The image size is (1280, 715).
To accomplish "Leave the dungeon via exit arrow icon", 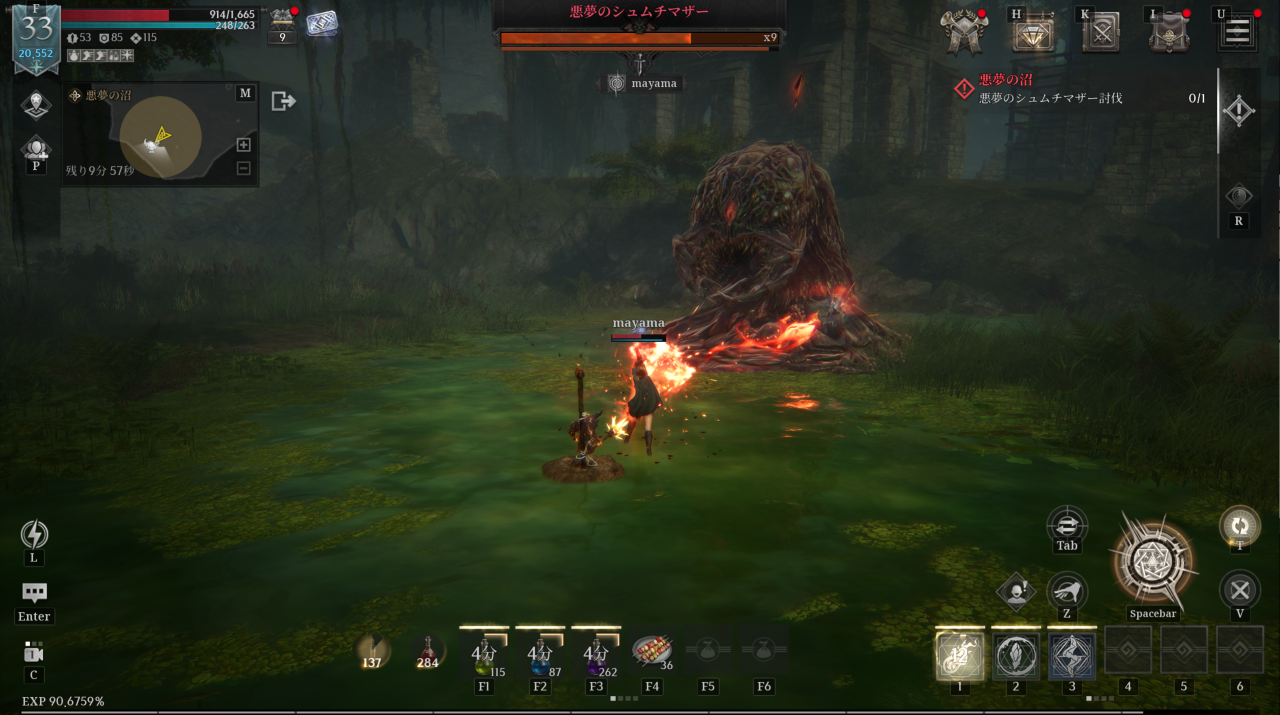I will (x=283, y=101).
